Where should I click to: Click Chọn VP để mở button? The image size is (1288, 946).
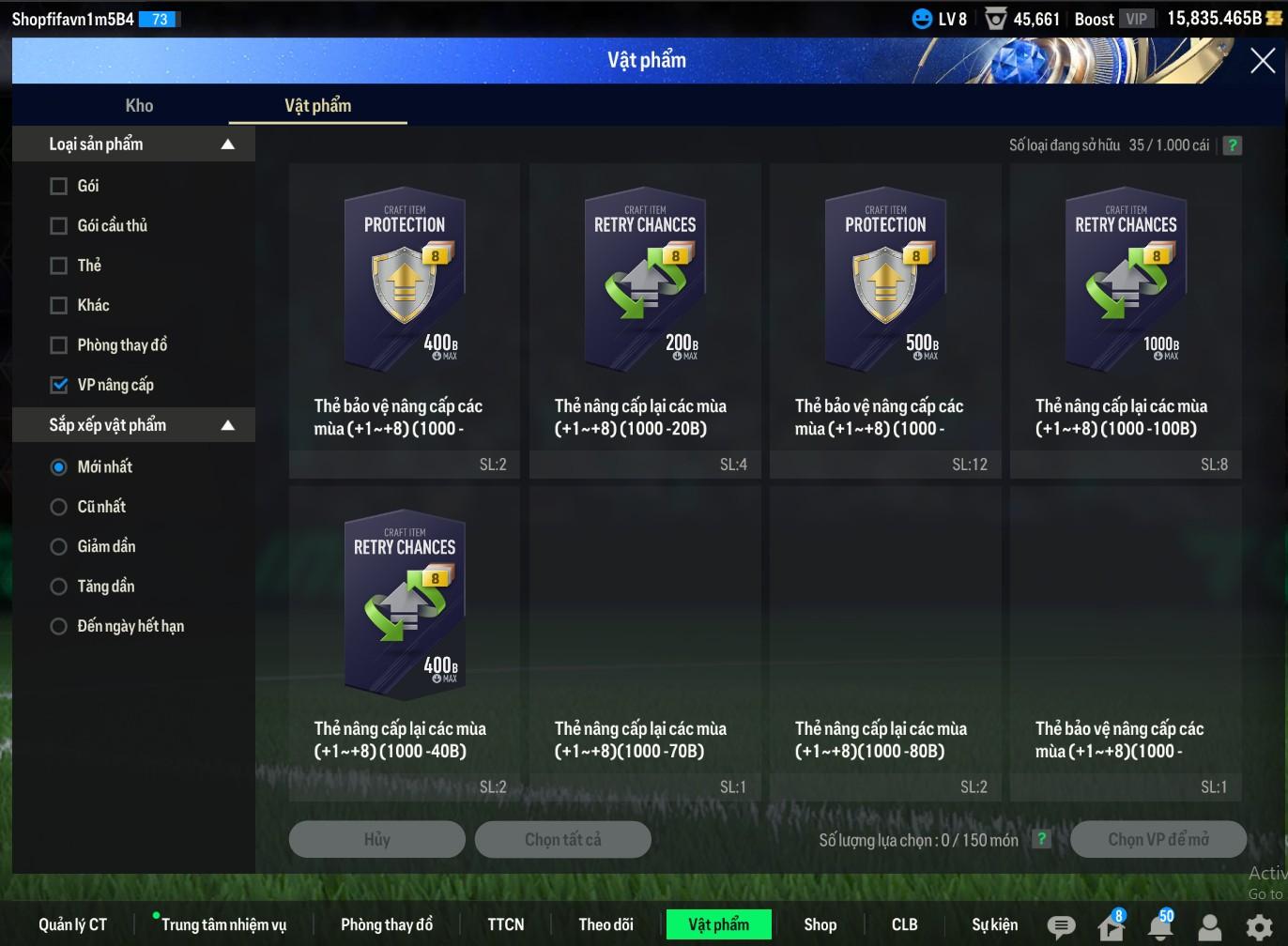pos(1158,839)
